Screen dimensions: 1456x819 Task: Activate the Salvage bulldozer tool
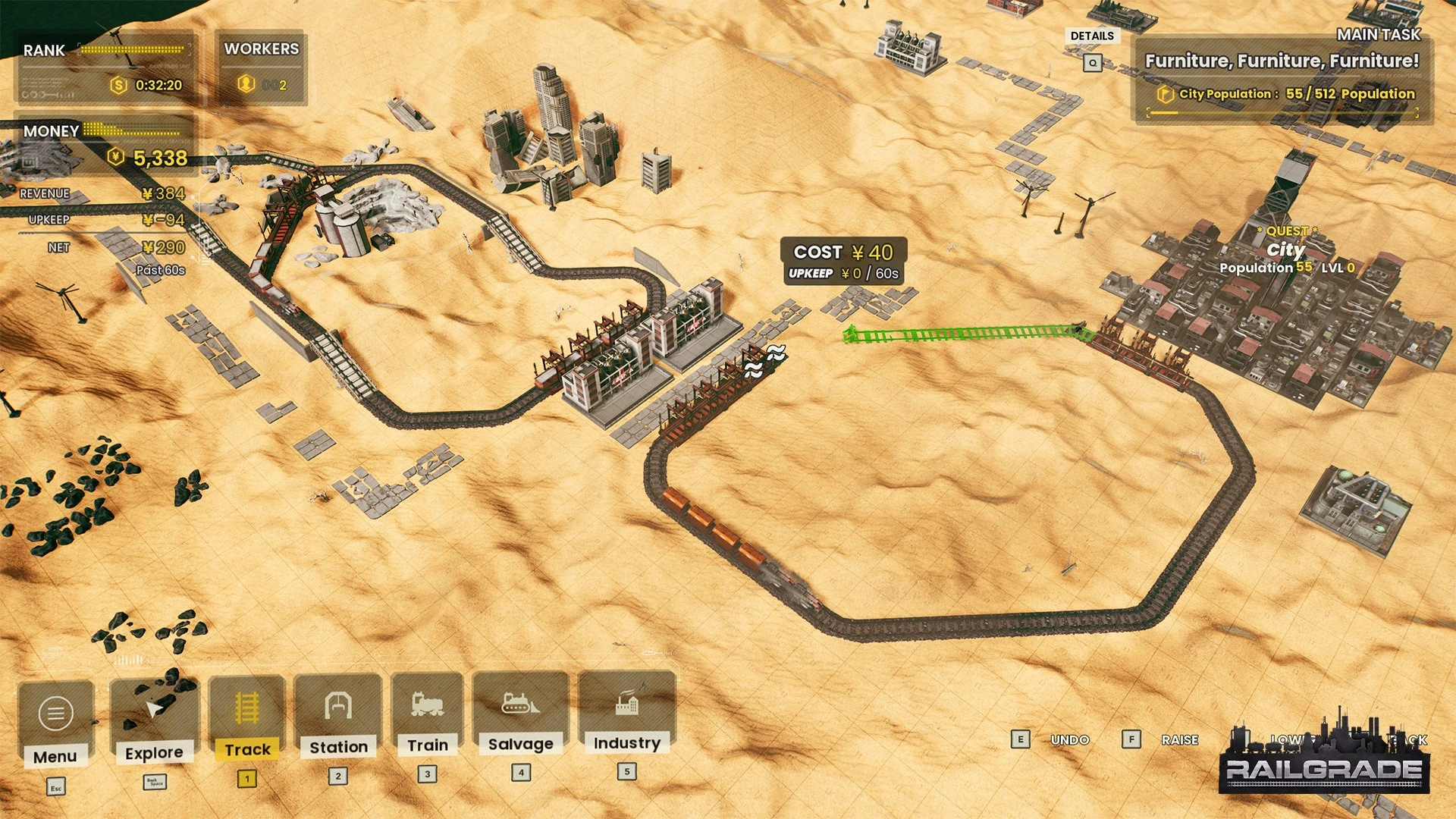point(521,711)
